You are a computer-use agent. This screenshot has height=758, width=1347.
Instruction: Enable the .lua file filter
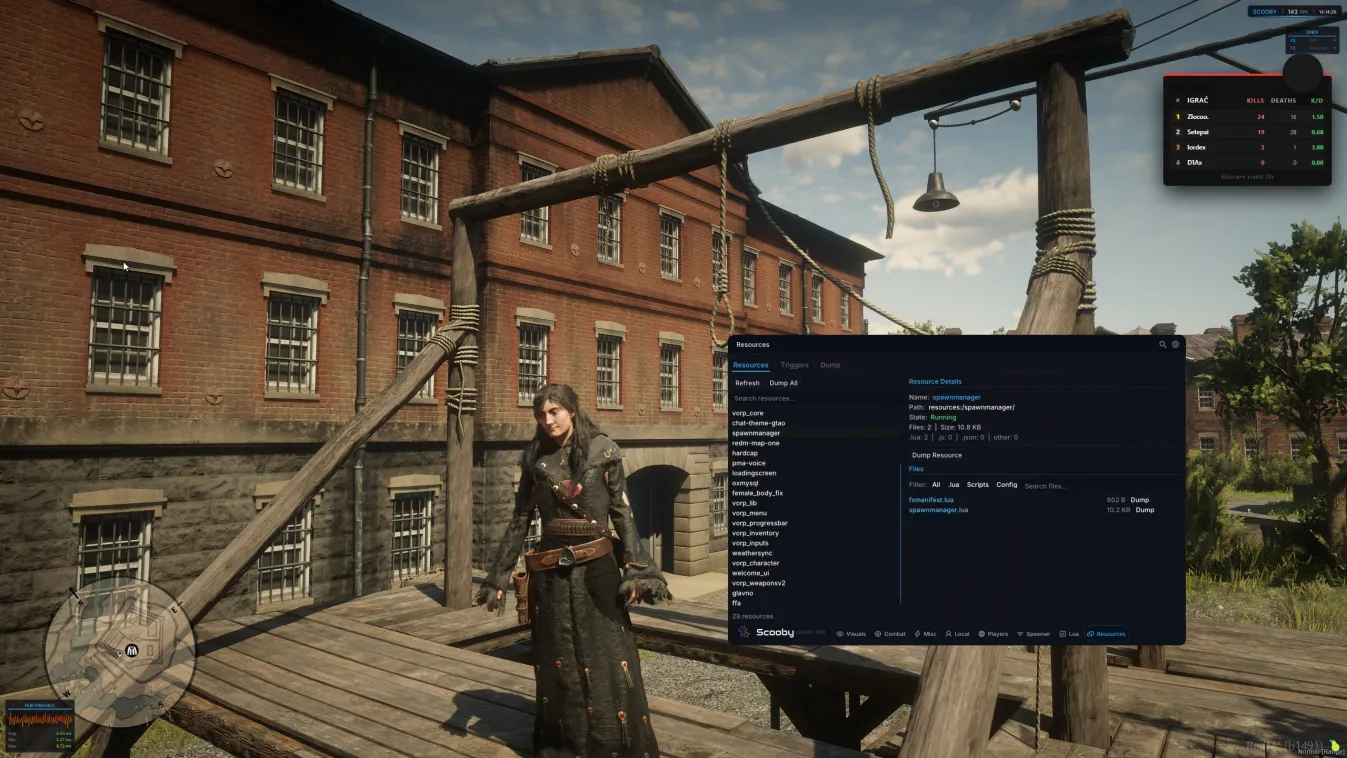[x=953, y=484]
